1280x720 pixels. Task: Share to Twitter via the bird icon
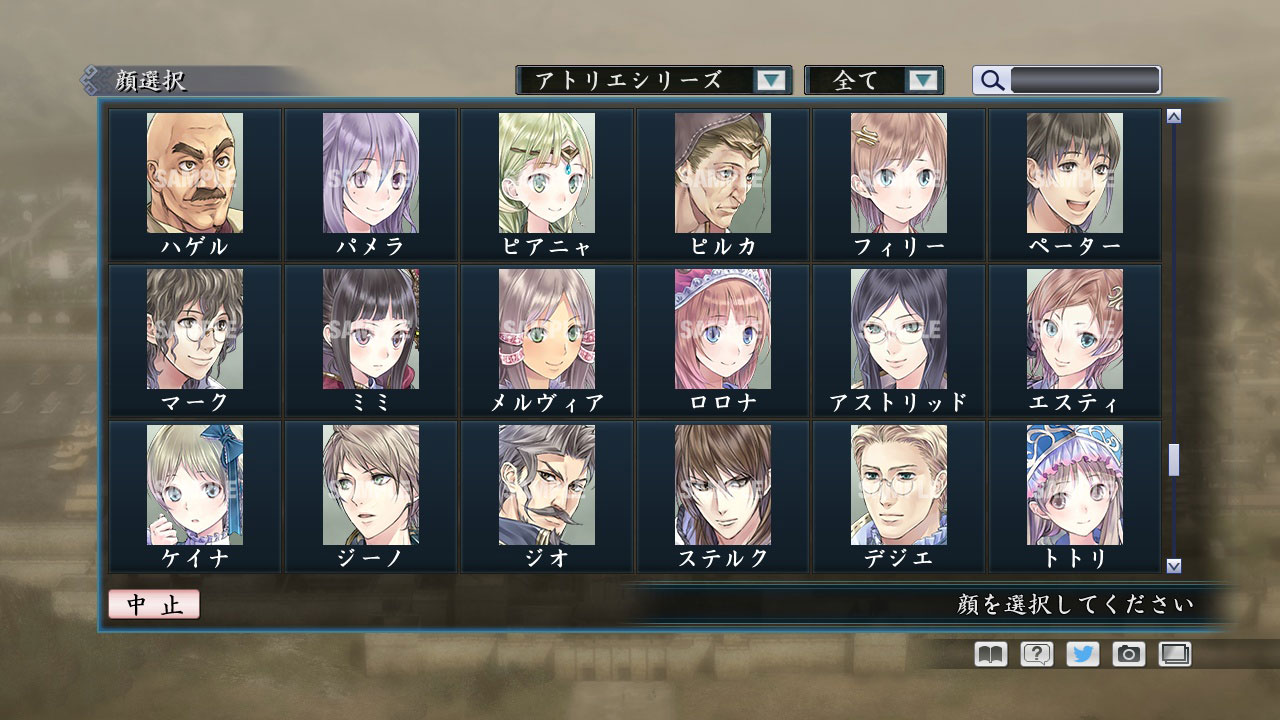1081,654
